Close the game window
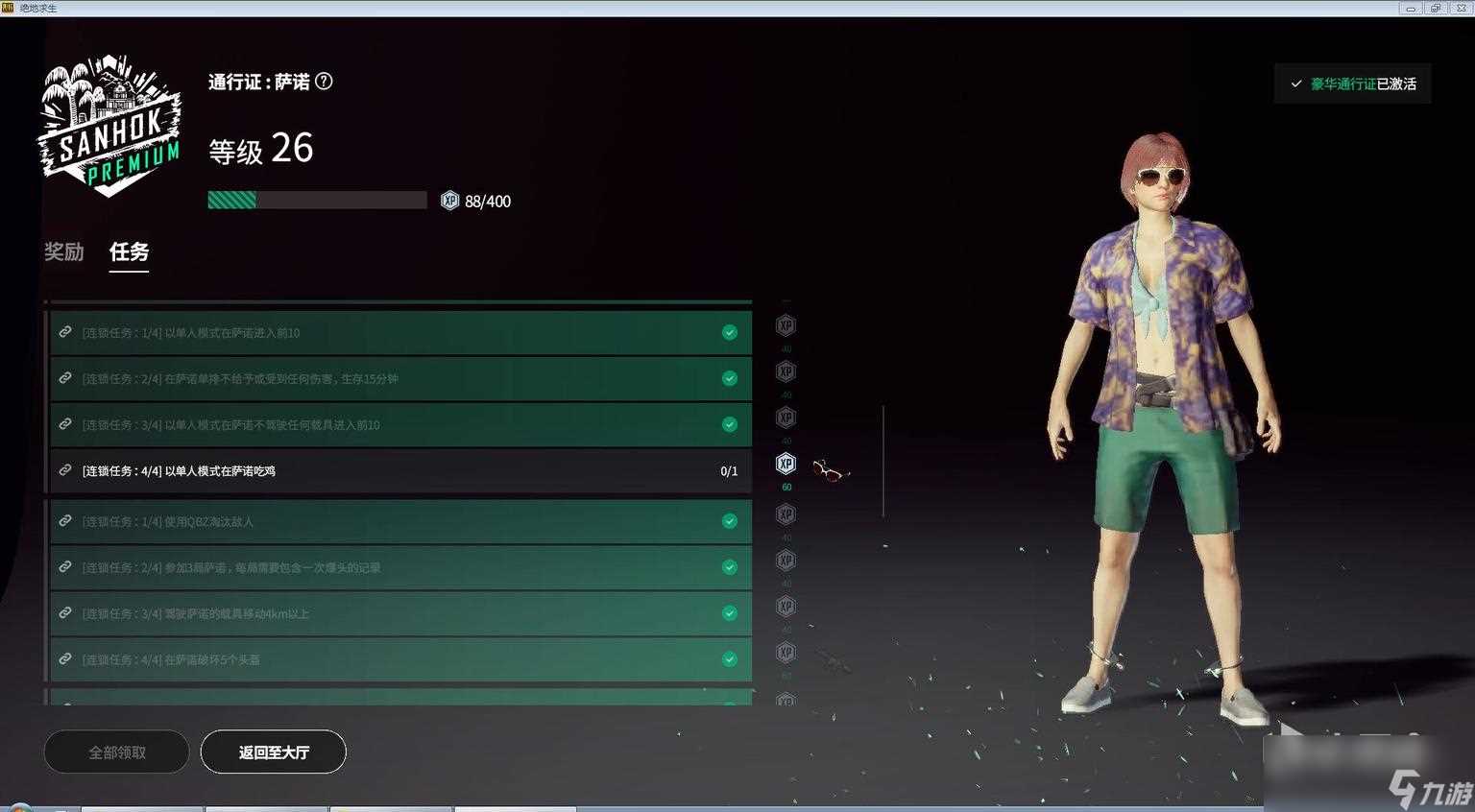1475x812 pixels. pos(1461,8)
